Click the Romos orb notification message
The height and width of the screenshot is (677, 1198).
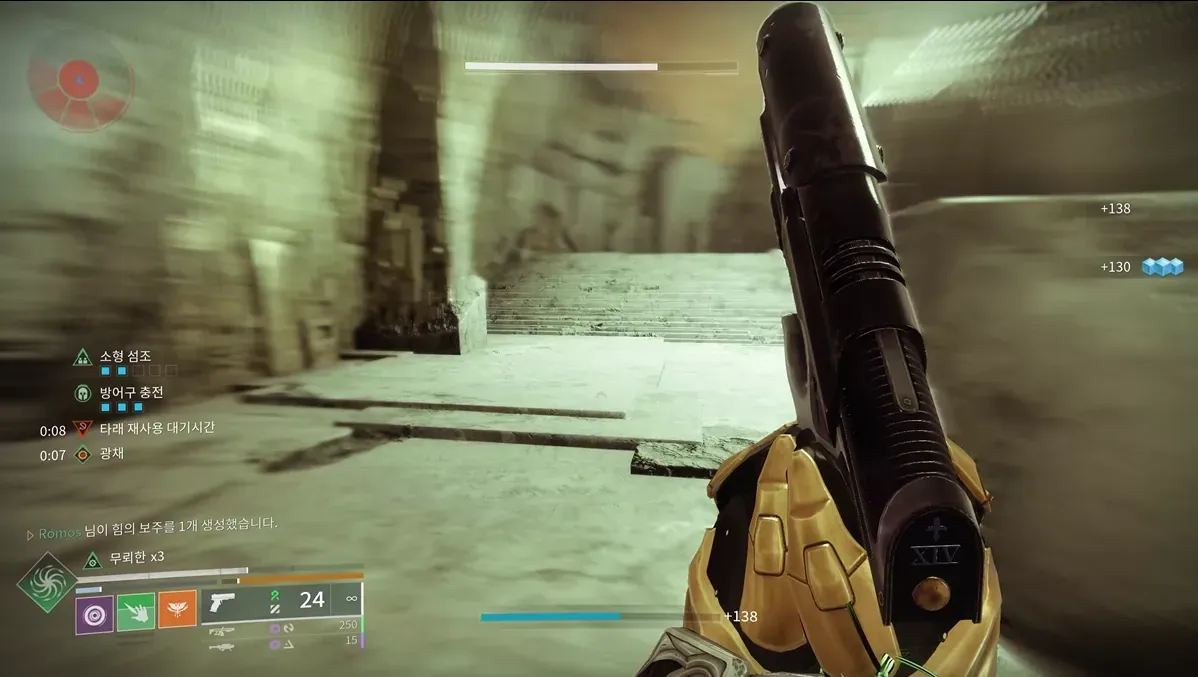(x=155, y=524)
